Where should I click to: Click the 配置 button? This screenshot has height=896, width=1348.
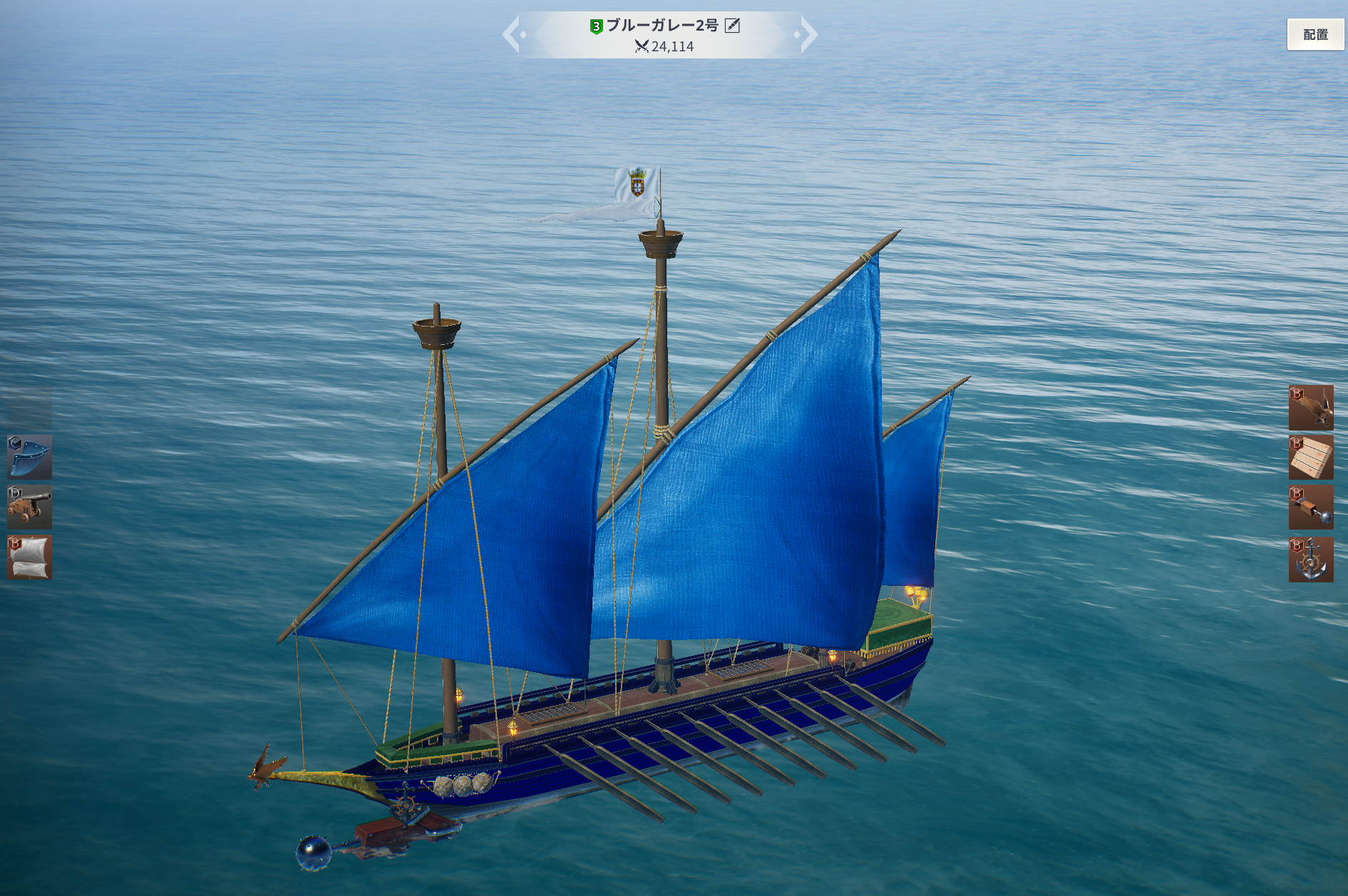[1315, 34]
